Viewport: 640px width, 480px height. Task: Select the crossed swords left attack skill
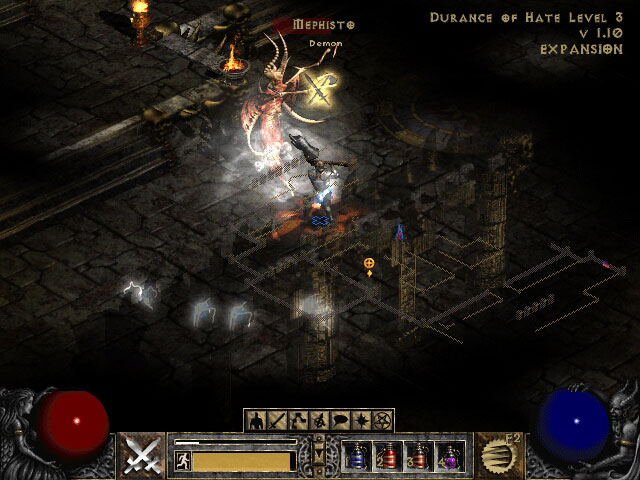click(x=143, y=455)
